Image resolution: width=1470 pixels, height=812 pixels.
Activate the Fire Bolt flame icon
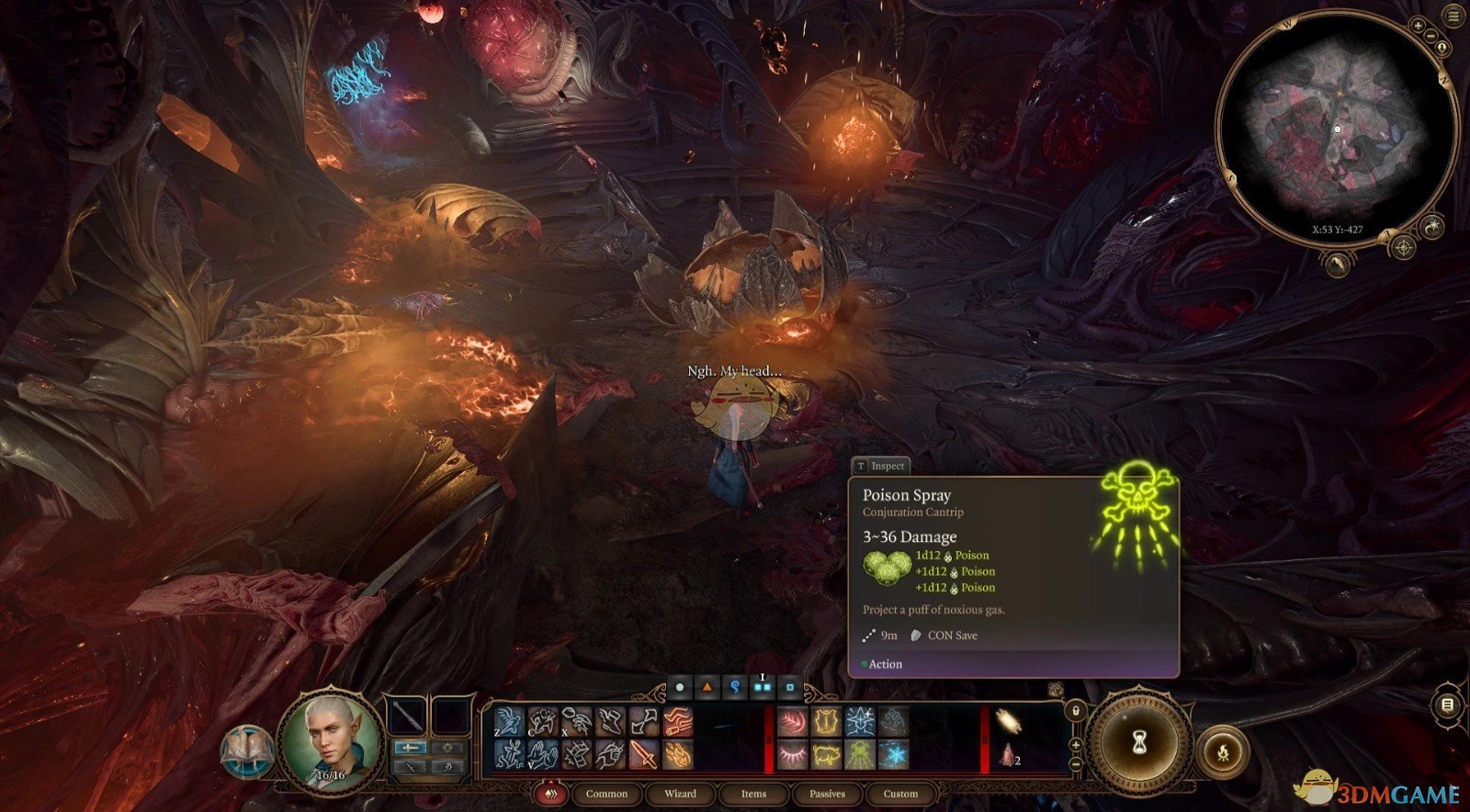(x=677, y=755)
